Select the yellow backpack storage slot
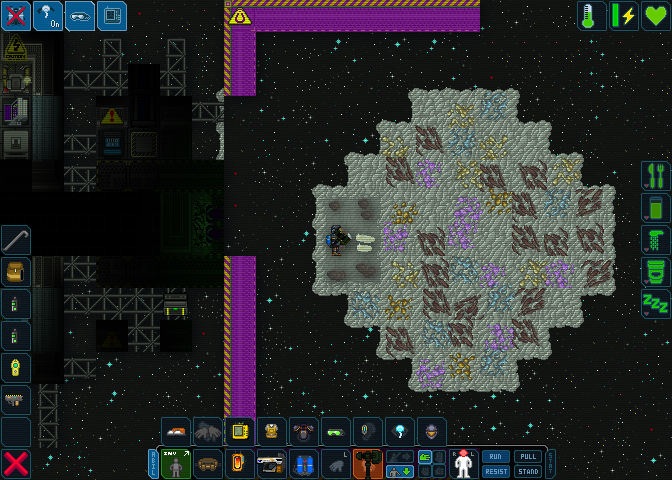The height and width of the screenshot is (480, 672). click(x=16, y=272)
